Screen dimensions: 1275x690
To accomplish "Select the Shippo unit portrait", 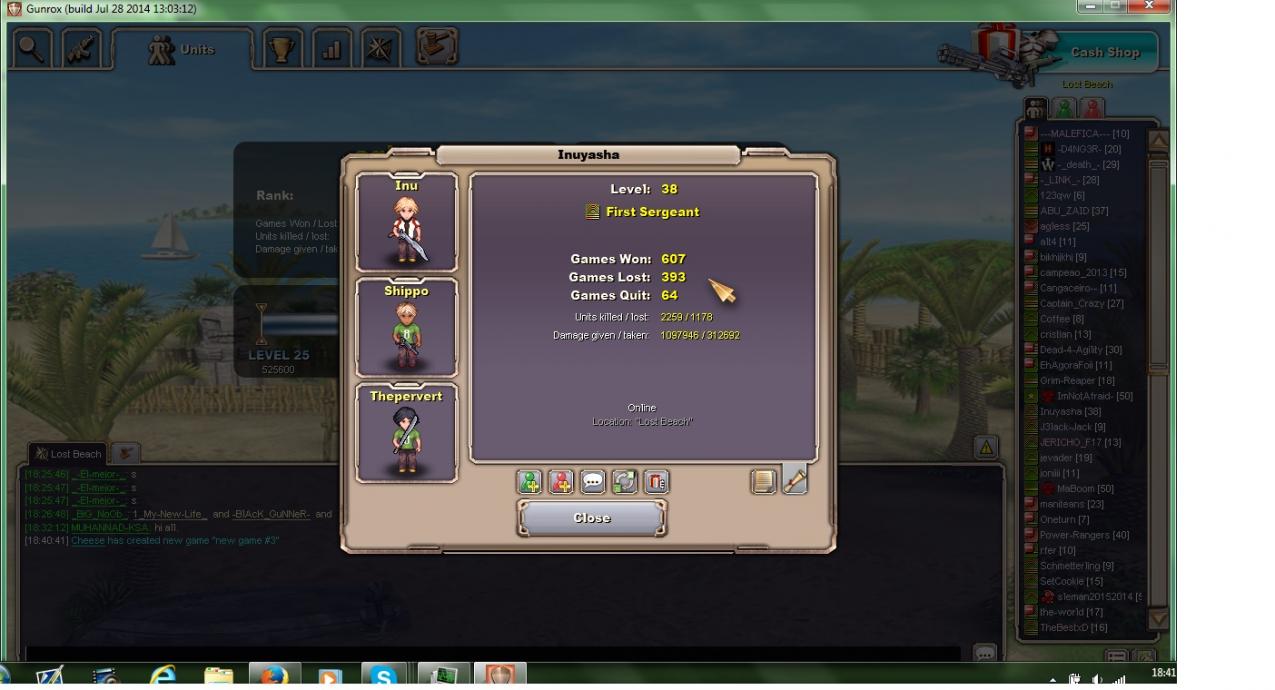I will (407, 328).
